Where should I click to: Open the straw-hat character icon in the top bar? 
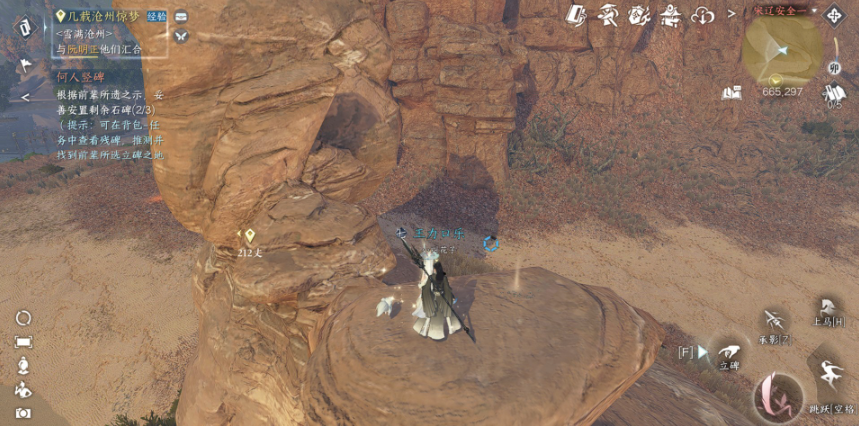(607, 15)
